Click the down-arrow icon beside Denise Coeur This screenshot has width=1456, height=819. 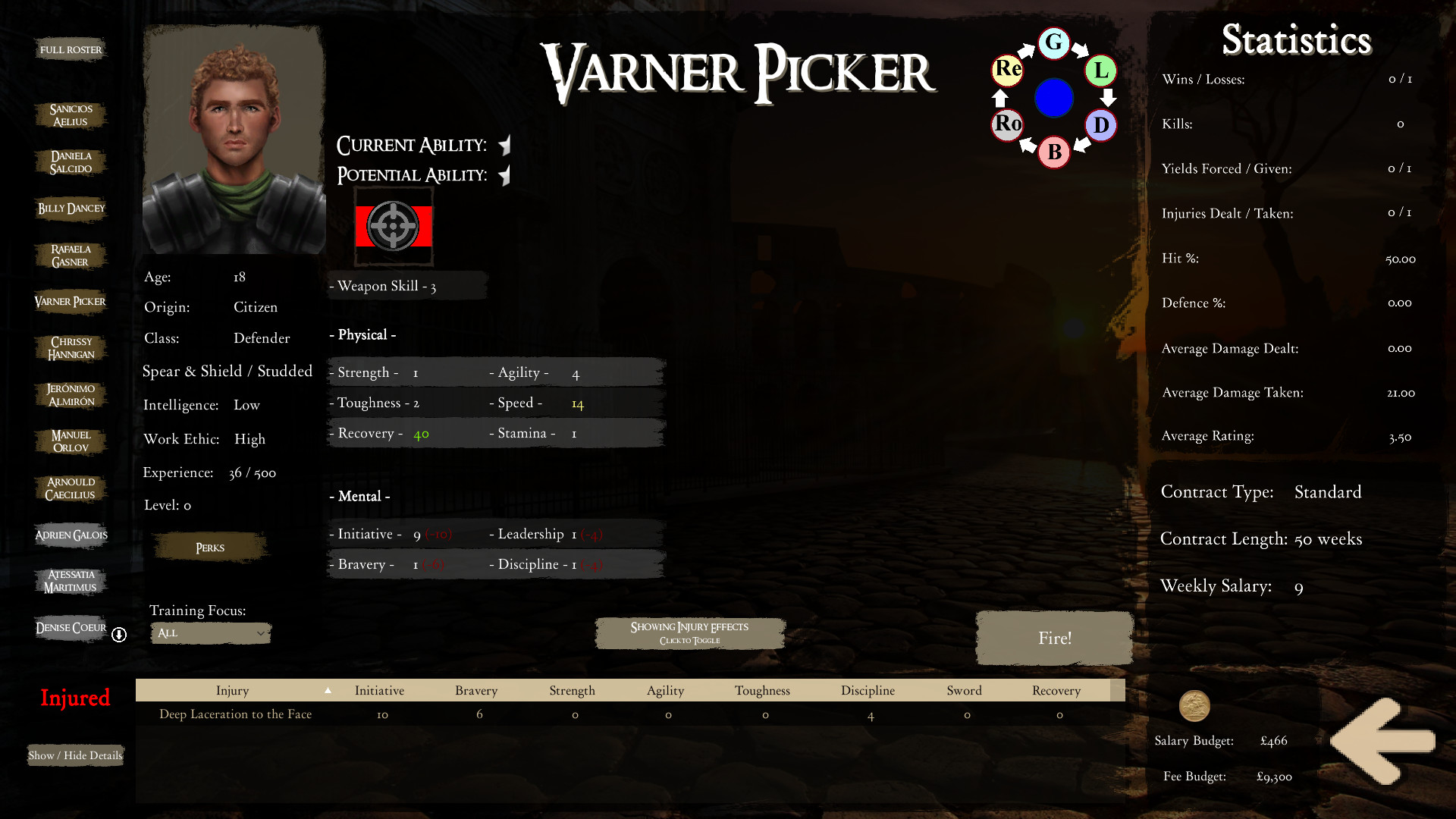point(118,635)
